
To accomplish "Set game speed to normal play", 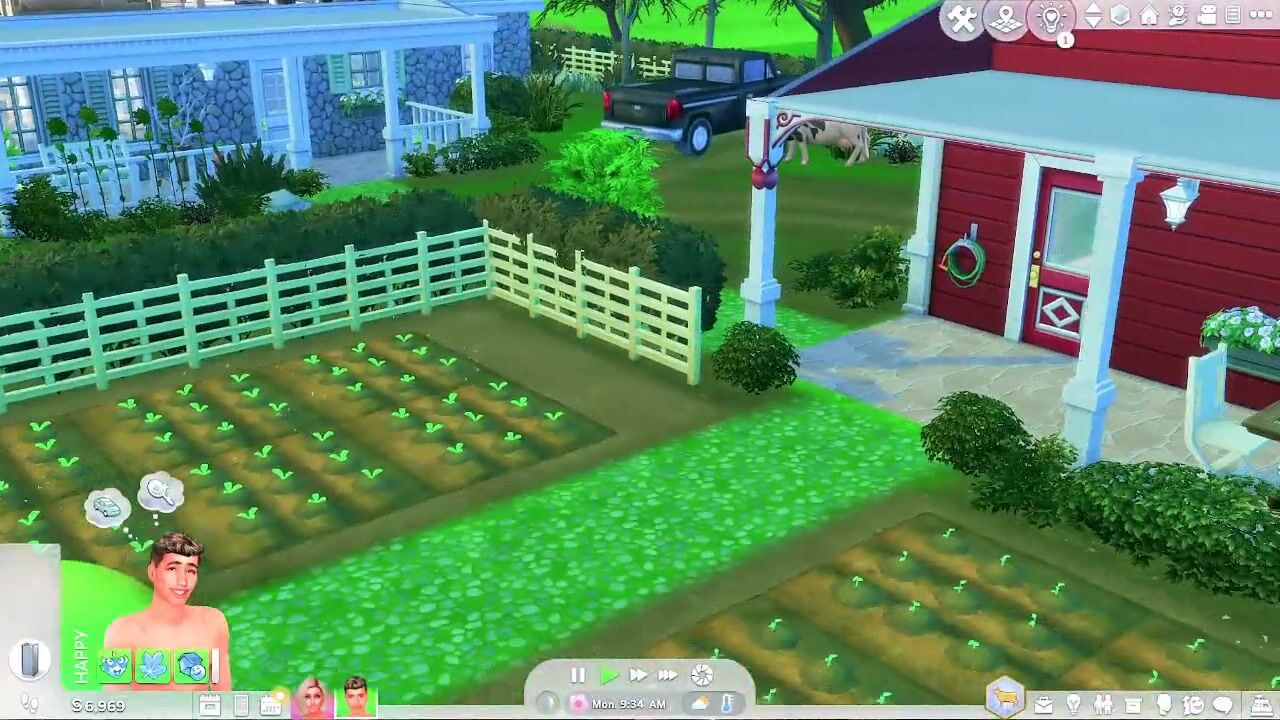I will pos(608,676).
